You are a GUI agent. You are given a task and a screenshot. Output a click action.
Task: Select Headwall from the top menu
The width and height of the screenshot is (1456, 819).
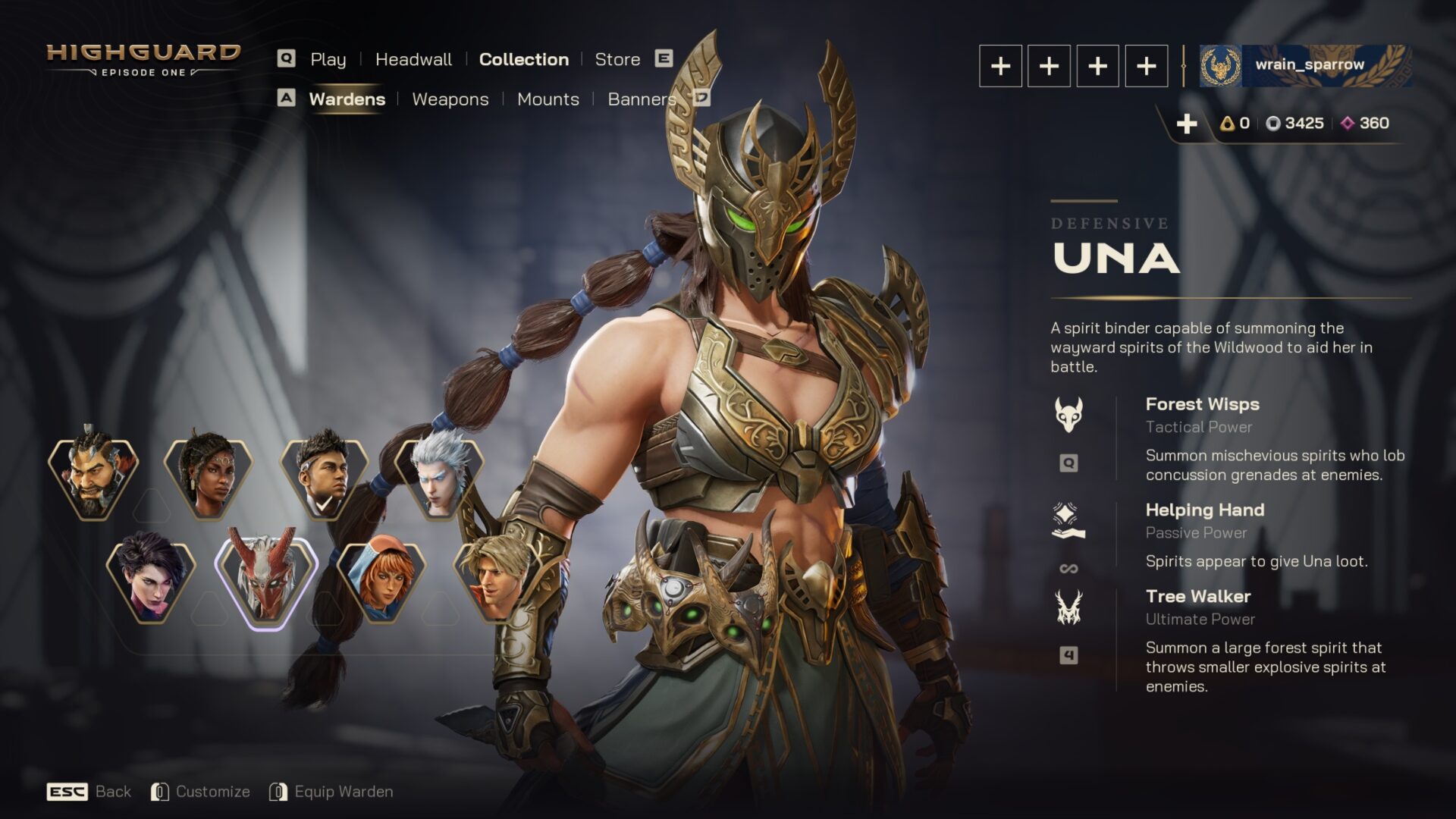[x=414, y=59]
